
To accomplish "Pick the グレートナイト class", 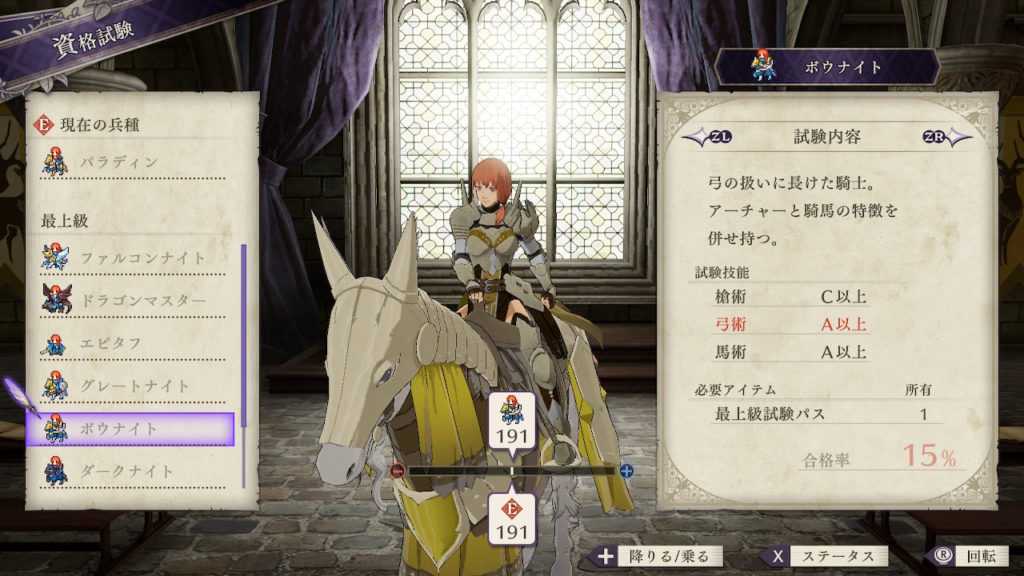I will coord(138,386).
